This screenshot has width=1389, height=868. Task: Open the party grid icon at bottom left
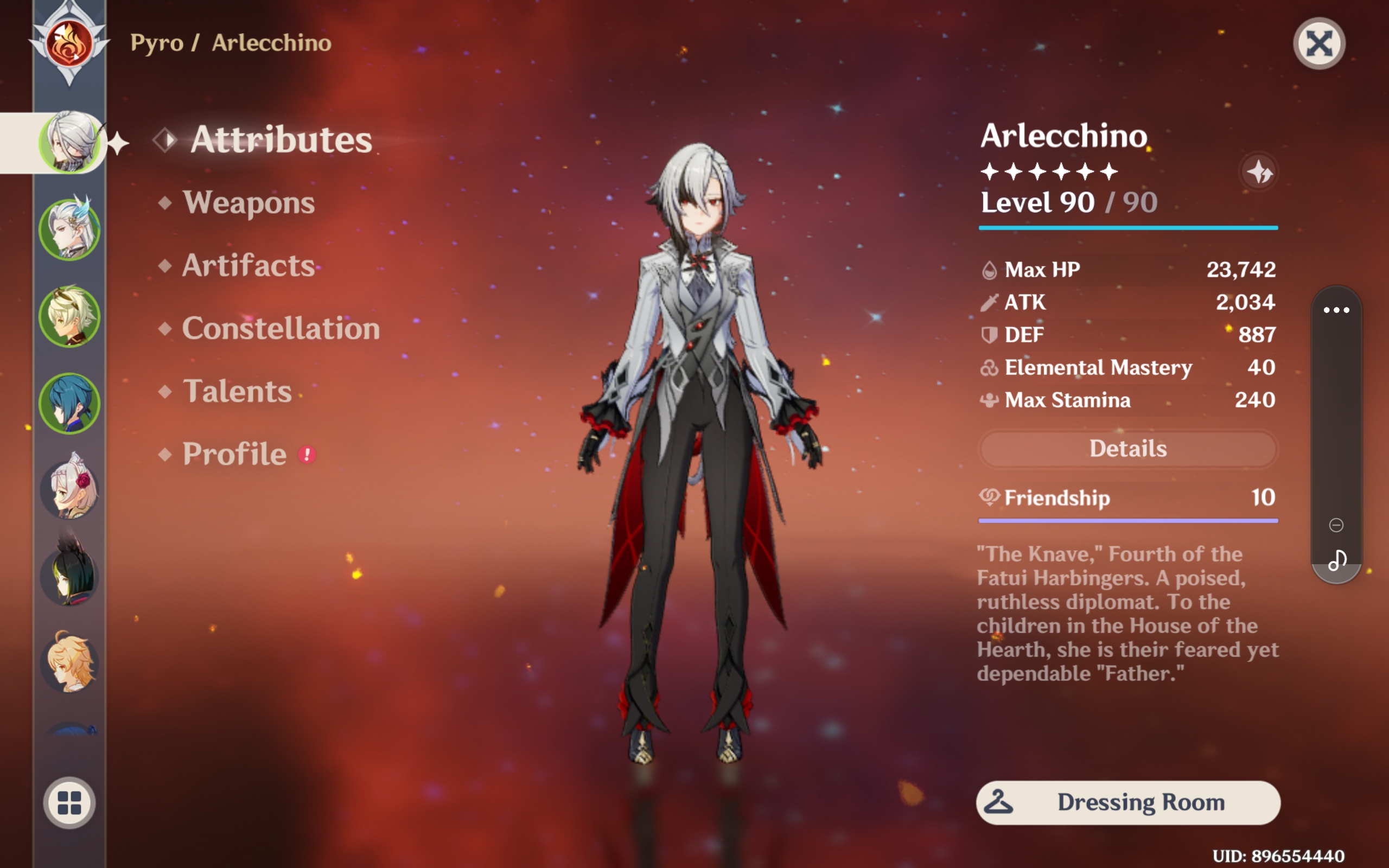(x=69, y=802)
